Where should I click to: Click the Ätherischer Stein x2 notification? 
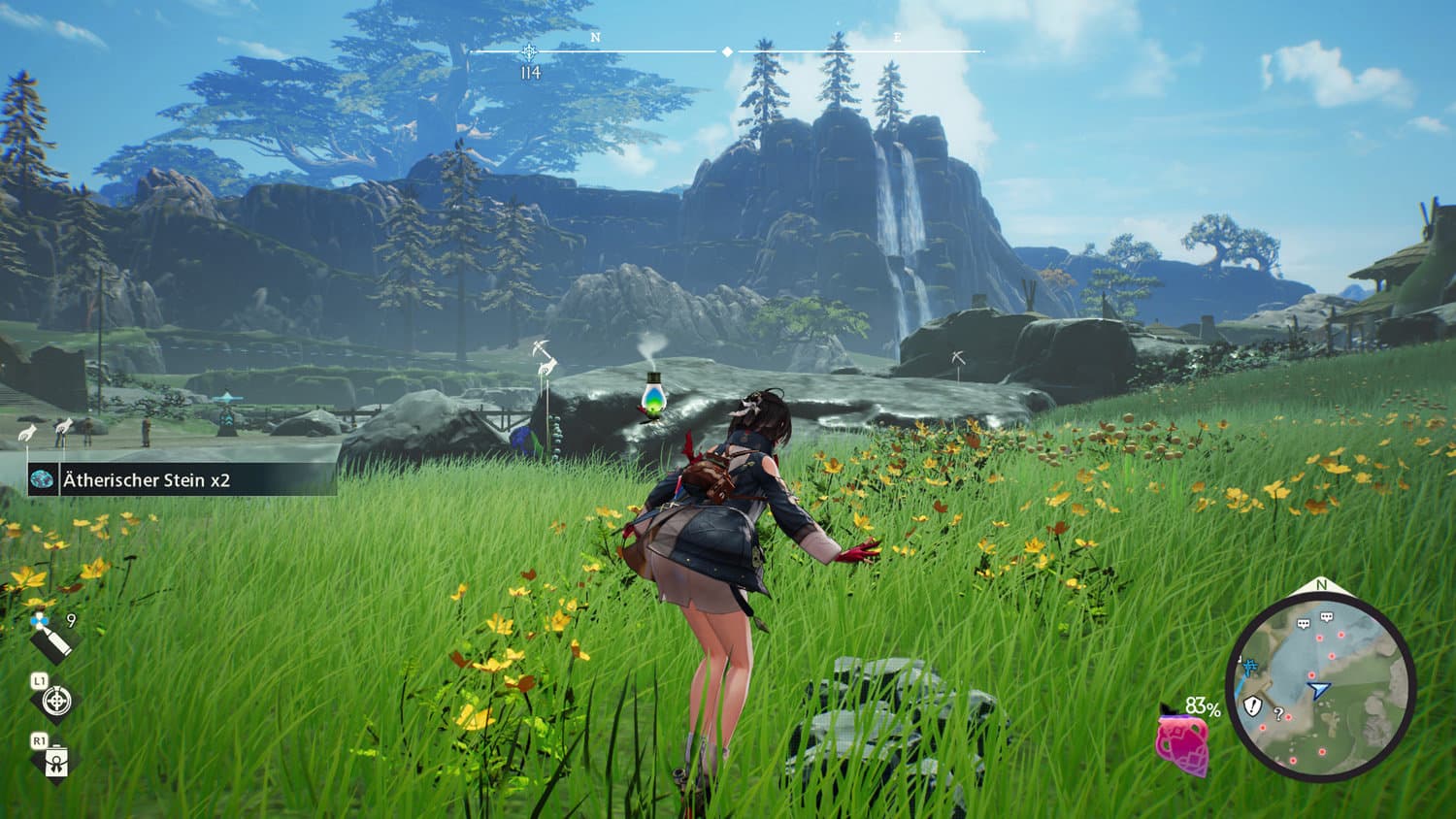pos(182,479)
